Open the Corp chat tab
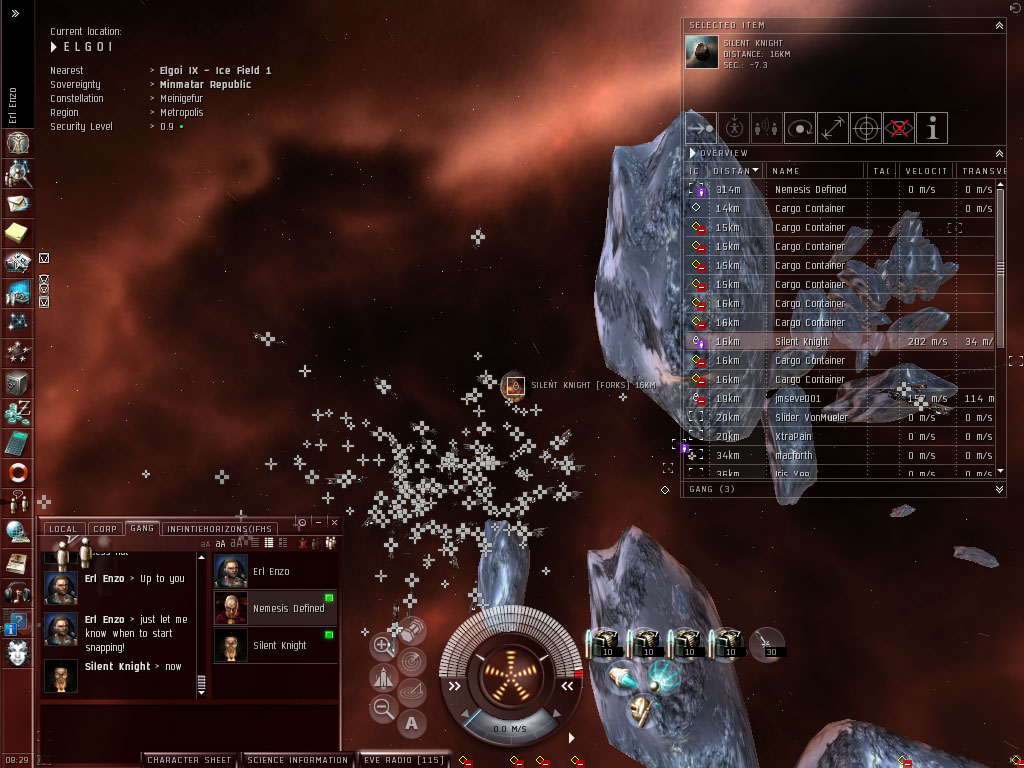 click(104, 528)
